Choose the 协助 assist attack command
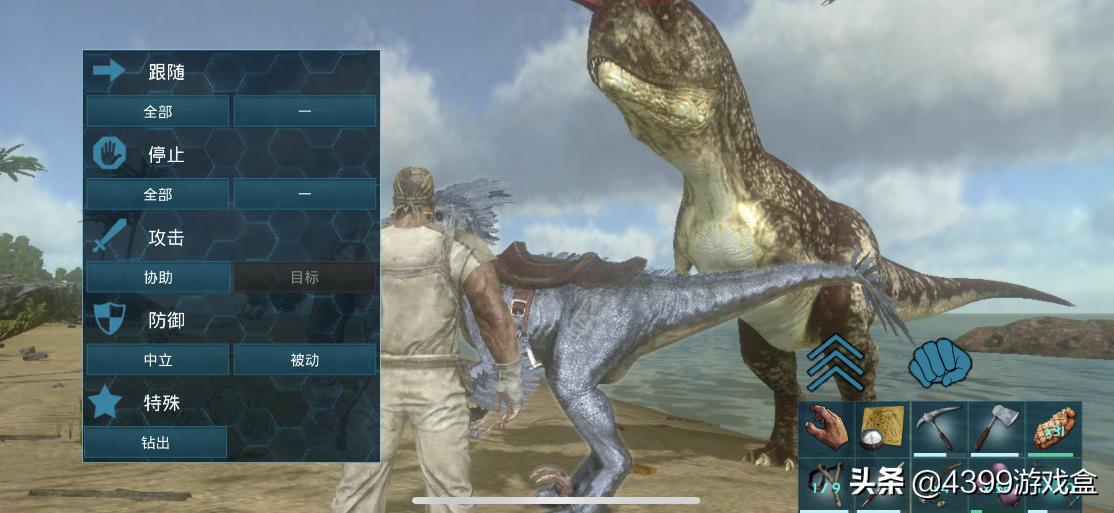Viewport: 1114px width, 513px height. (157, 277)
